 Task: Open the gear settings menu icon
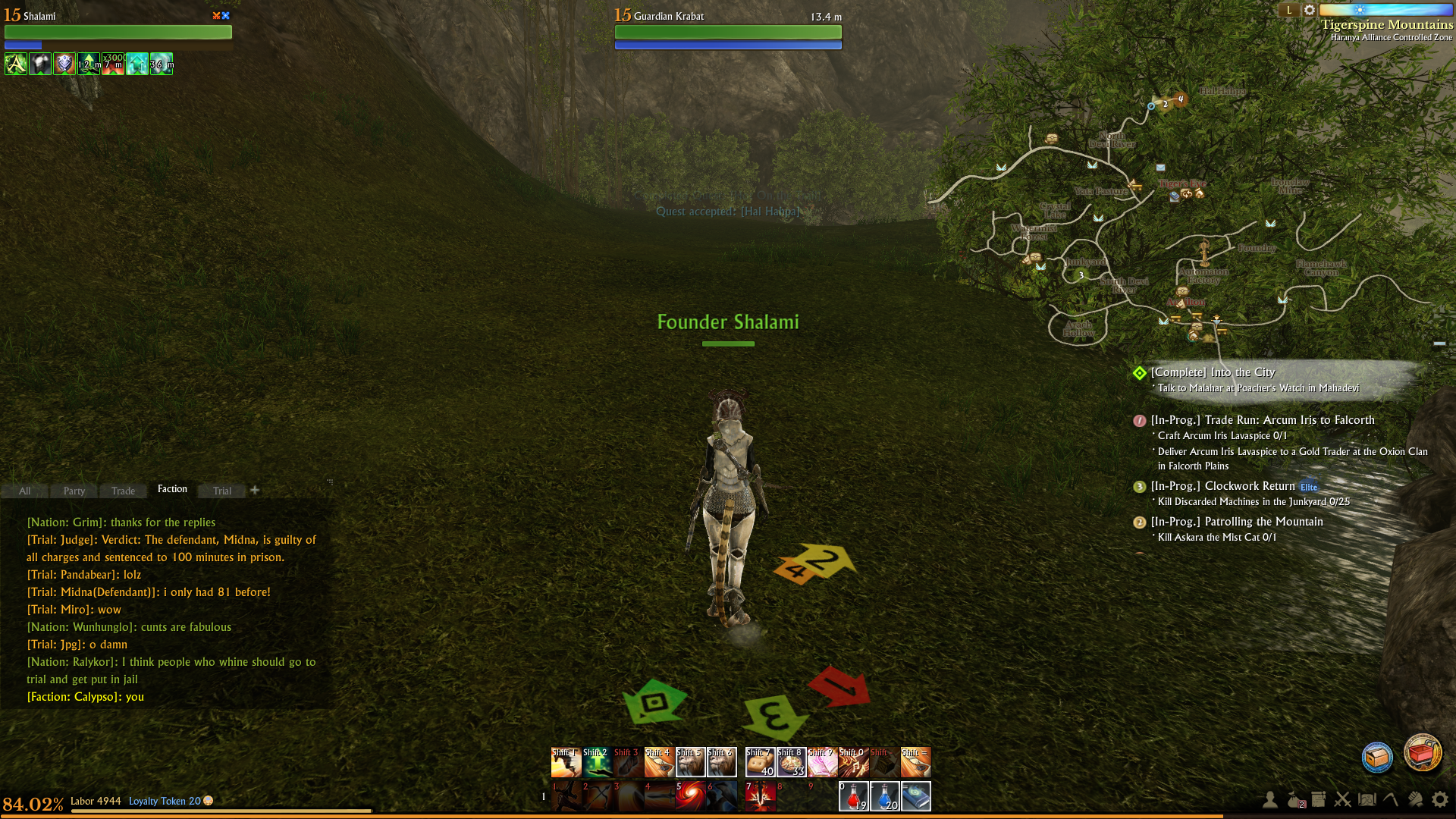[x=1439, y=799]
